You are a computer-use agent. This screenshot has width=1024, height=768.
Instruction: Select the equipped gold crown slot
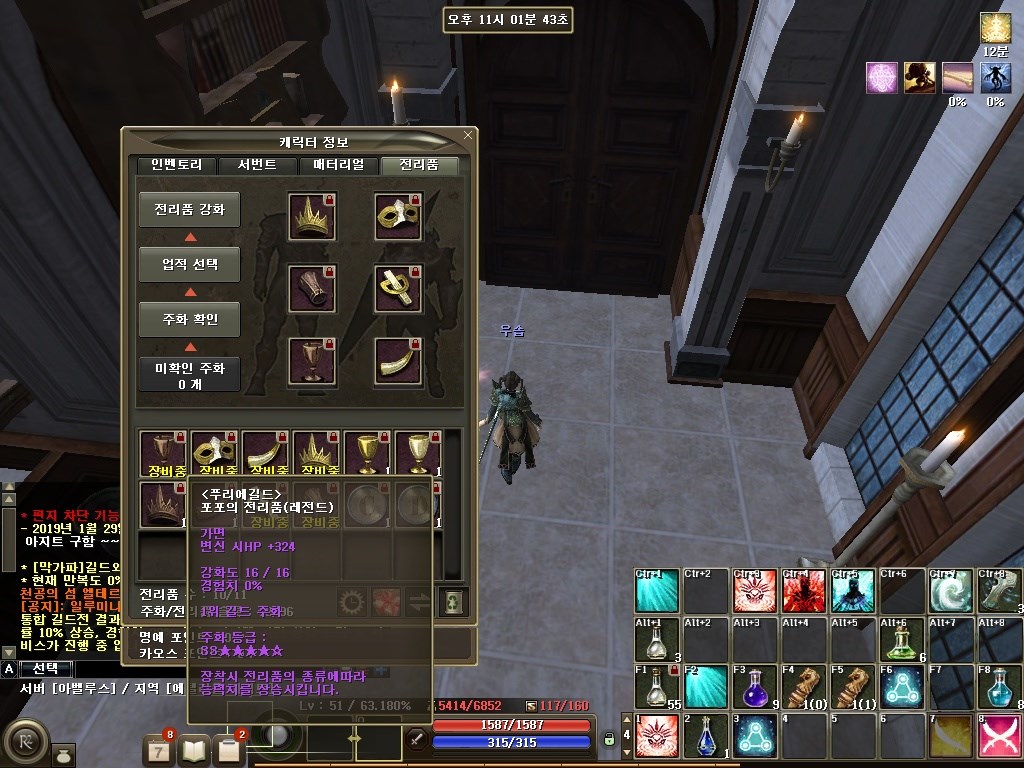point(312,216)
